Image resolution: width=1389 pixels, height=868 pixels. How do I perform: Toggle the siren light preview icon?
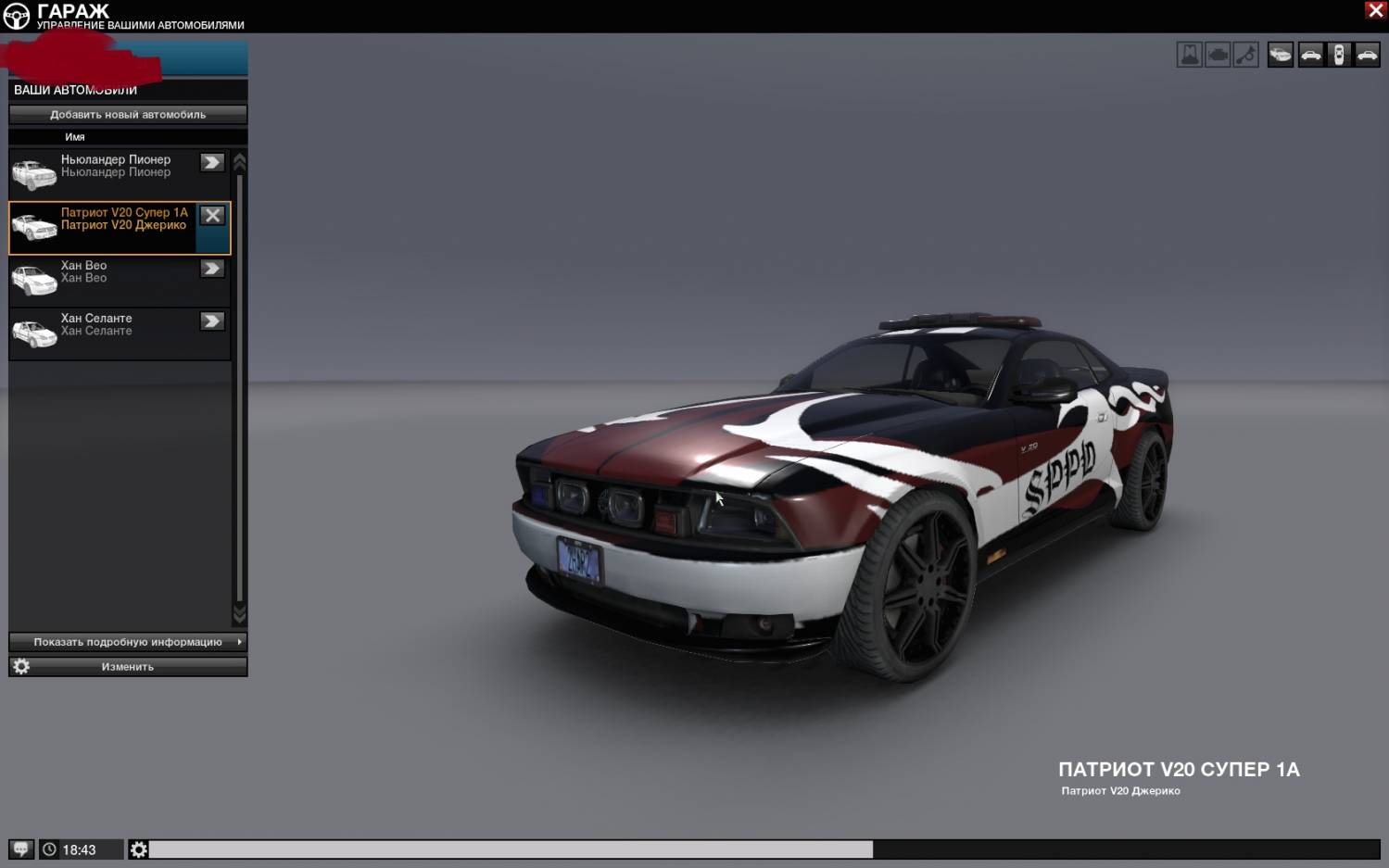(x=1189, y=56)
